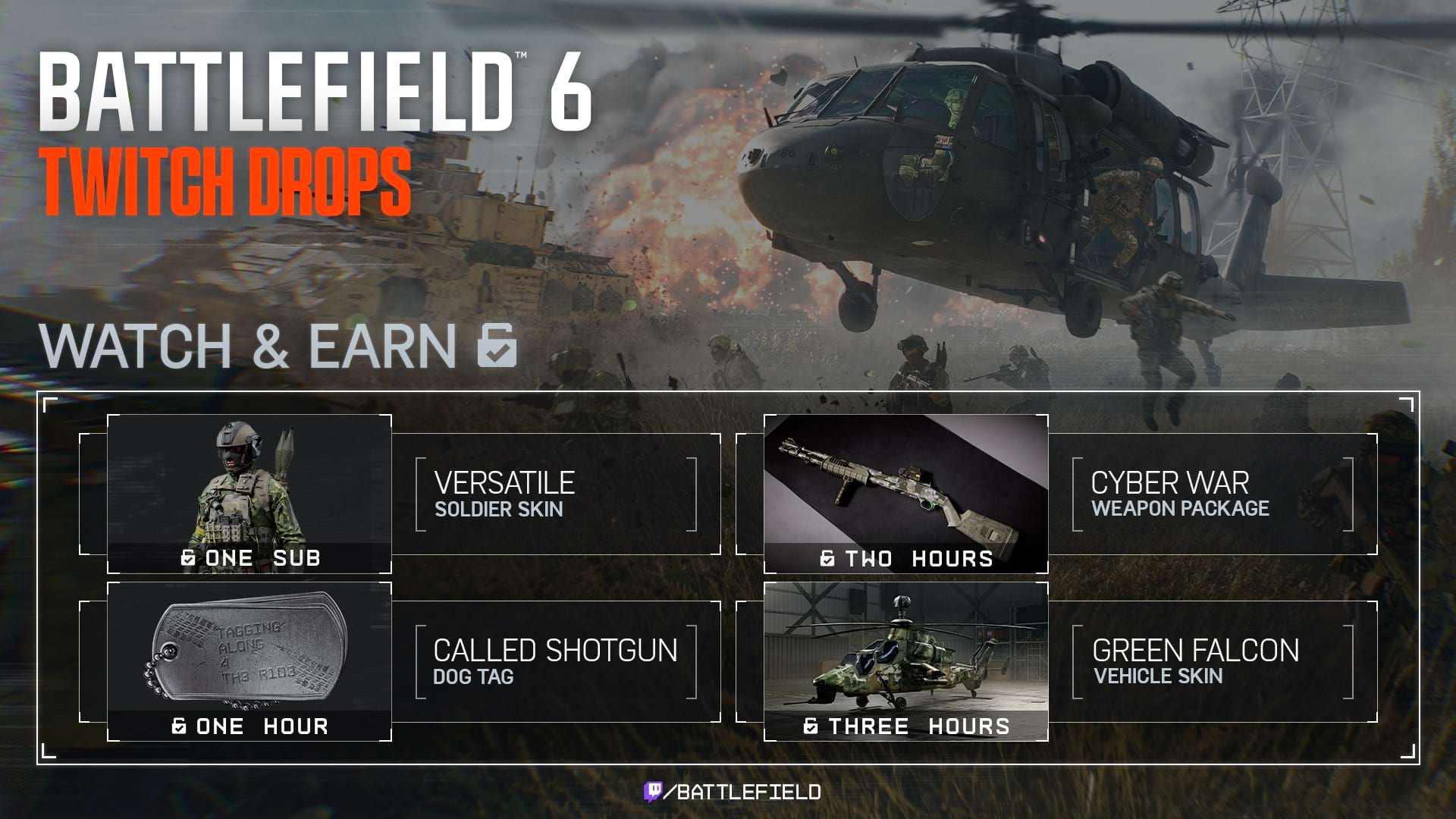Screen dimensions: 1456x819
Task: Select the Green Falcon helicopter thumbnail
Action: (905, 648)
